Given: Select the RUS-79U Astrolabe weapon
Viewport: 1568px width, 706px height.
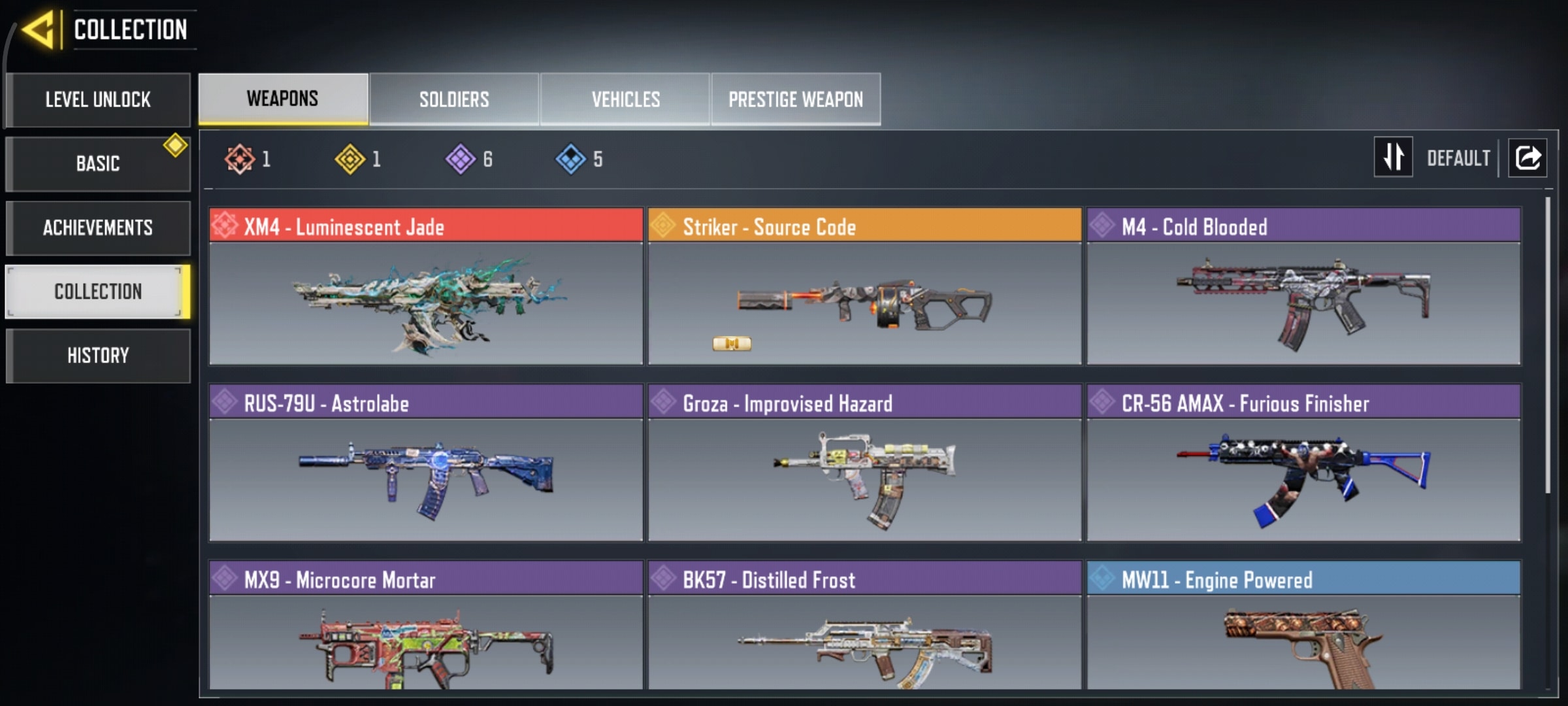Looking at the screenshot, I should pos(426,464).
